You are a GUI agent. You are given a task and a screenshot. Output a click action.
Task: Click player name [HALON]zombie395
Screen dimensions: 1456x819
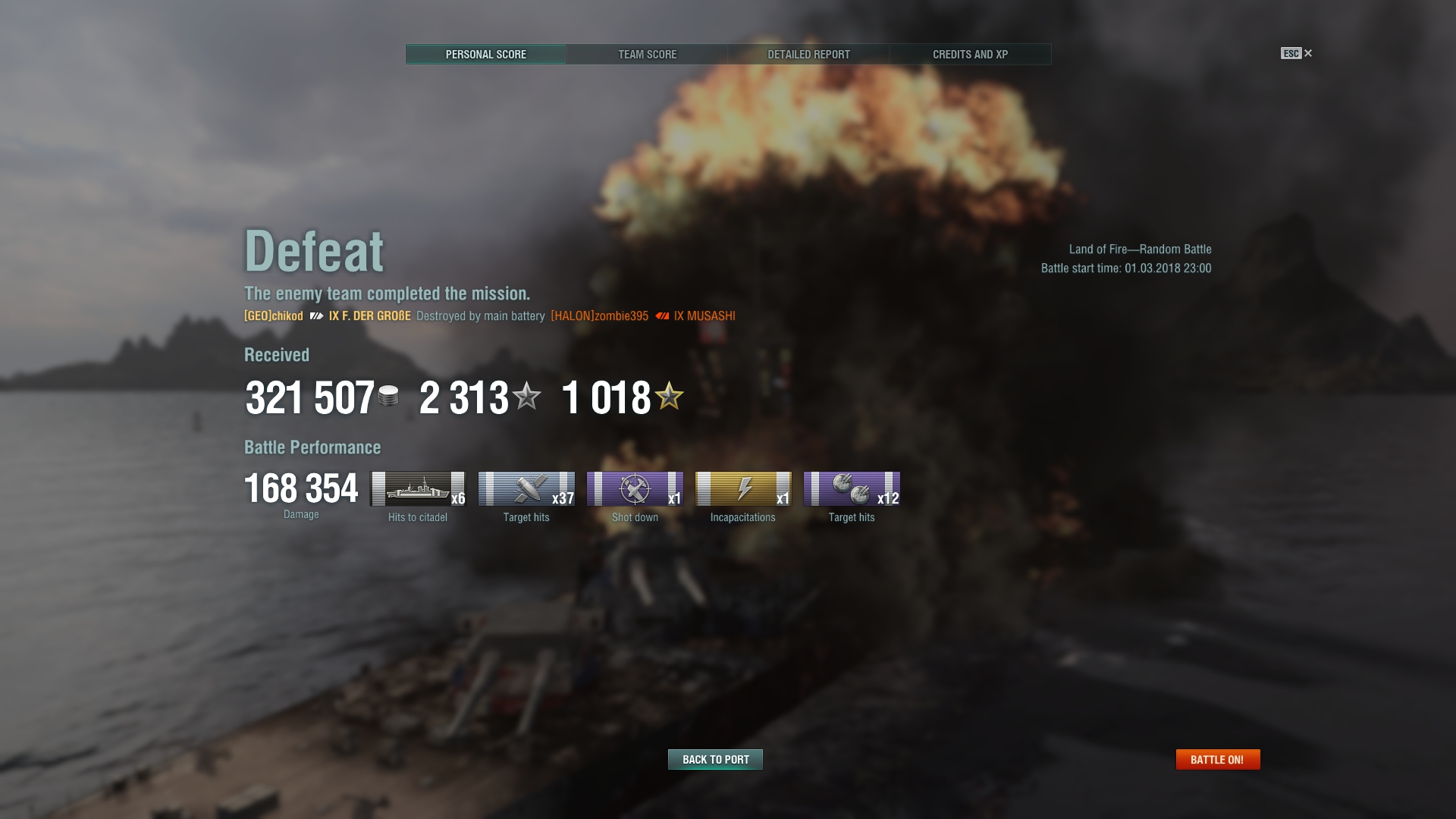coord(599,316)
